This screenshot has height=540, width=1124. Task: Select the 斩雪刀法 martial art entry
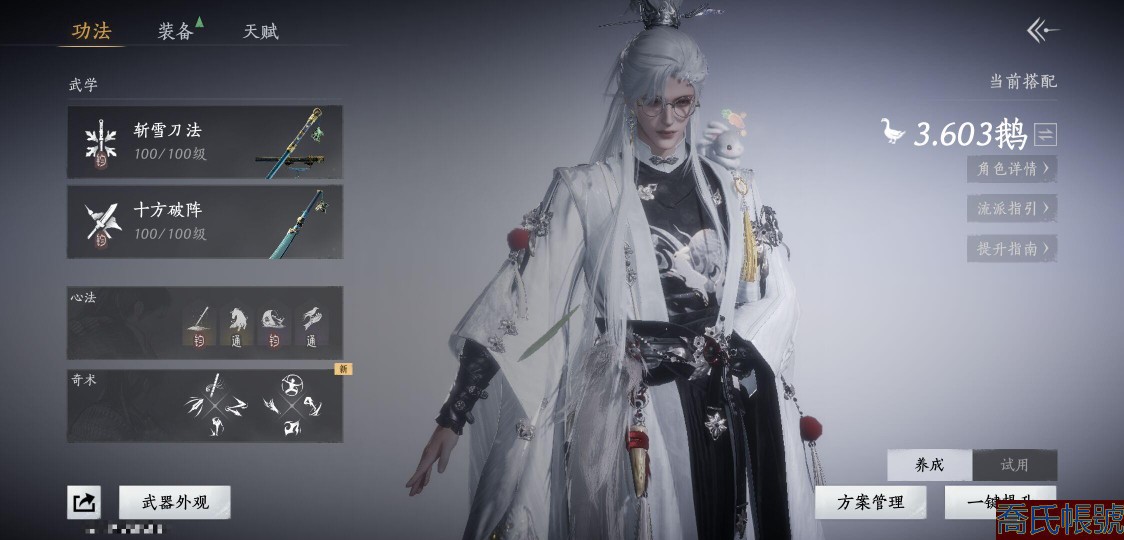(x=205, y=142)
